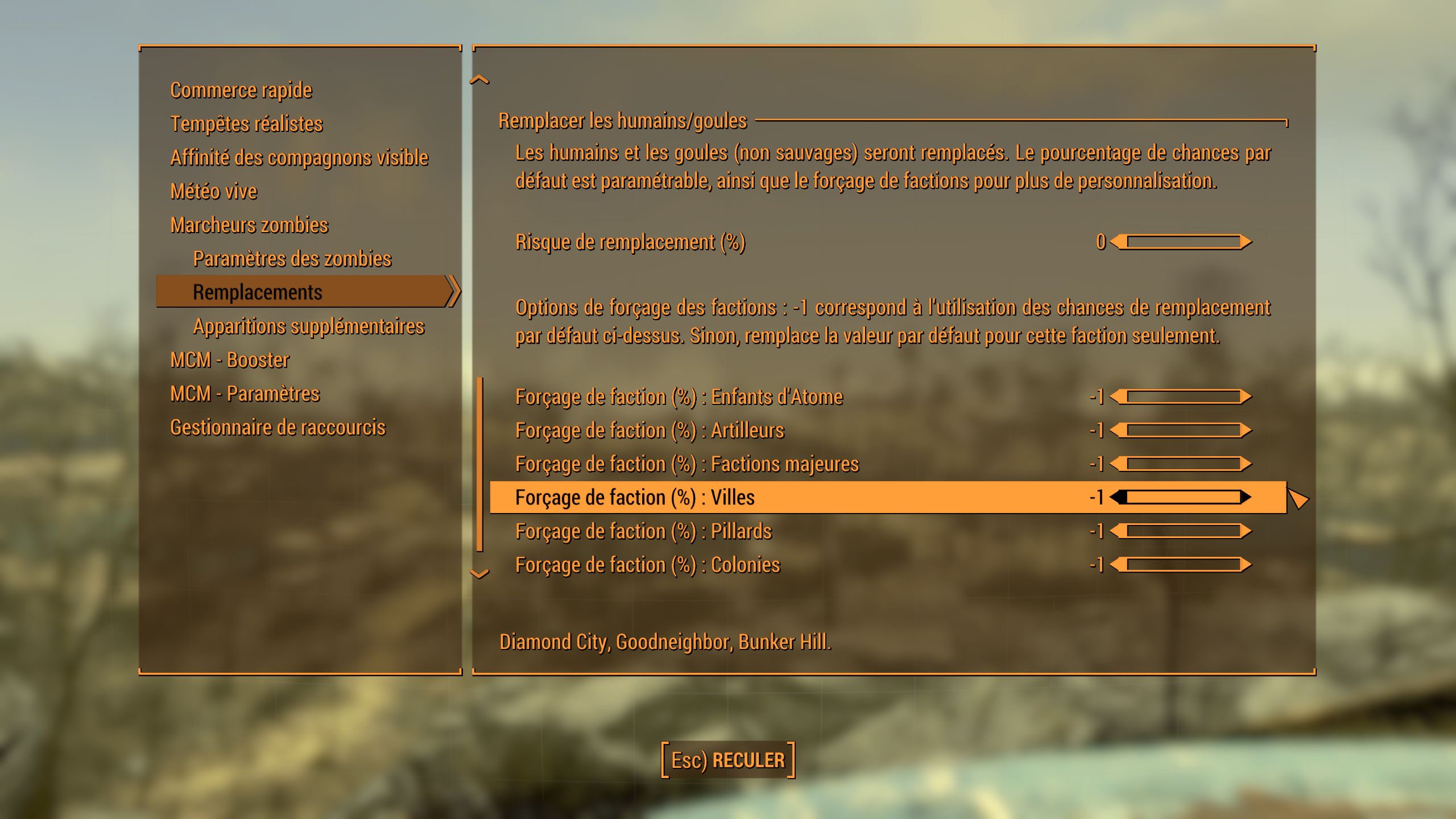The image size is (1456, 819).
Task: Adjust the Enfants d'Atome faction slider
Action: click(1183, 396)
